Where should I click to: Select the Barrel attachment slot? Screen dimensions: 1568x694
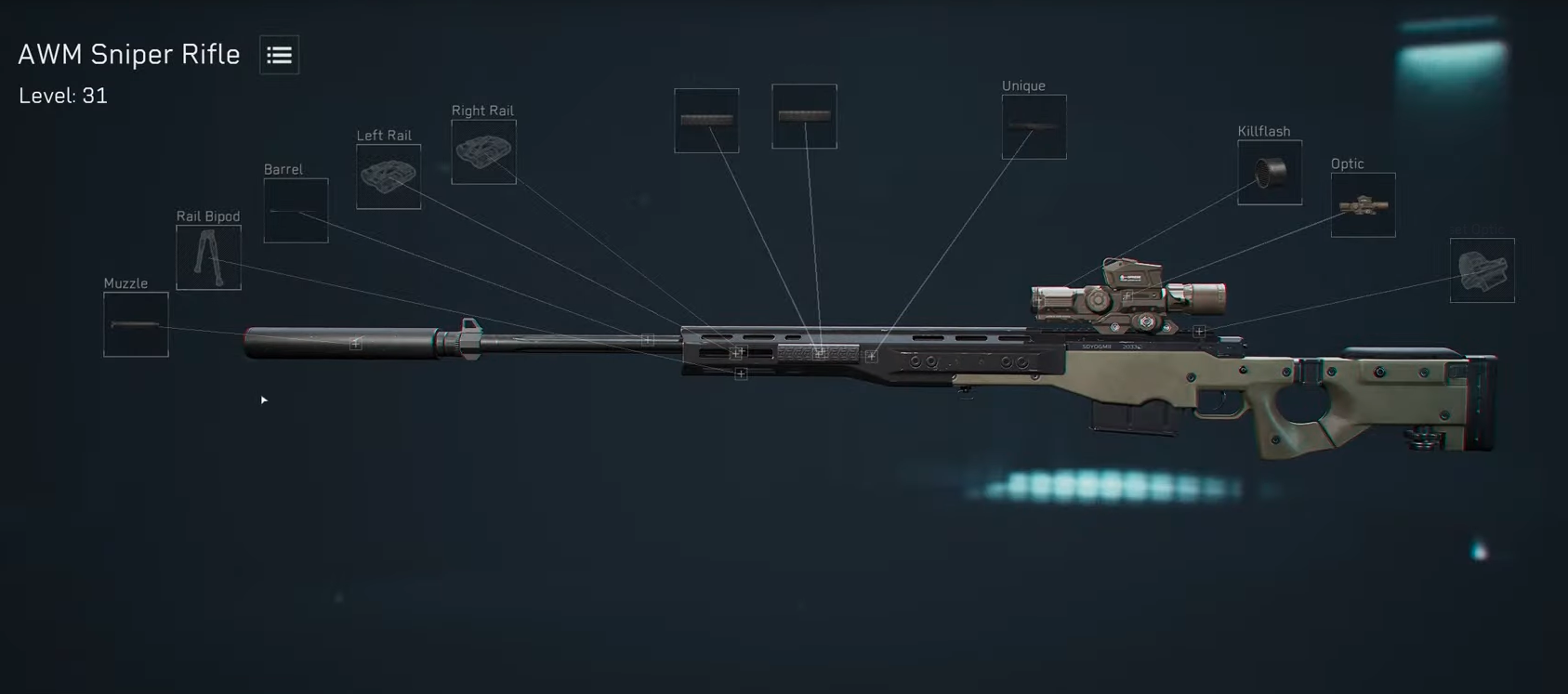296,212
